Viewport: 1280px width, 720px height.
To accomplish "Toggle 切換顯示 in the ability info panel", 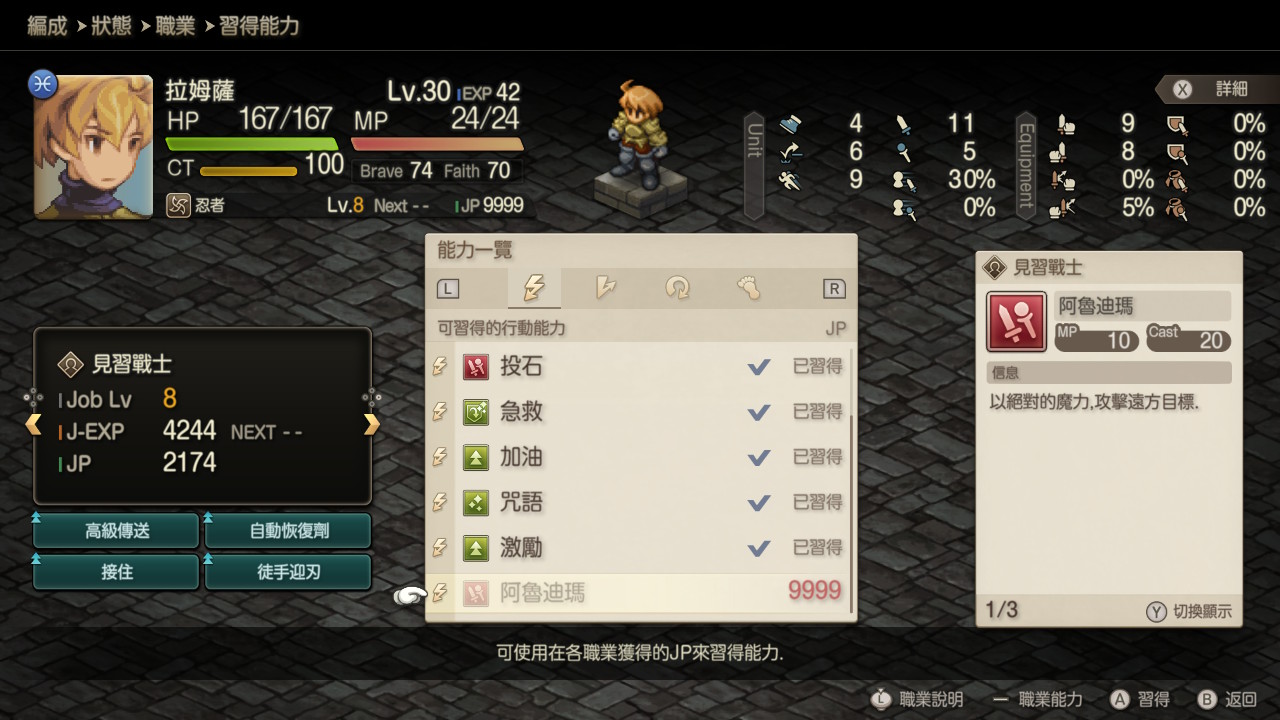I will coord(1189,612).
